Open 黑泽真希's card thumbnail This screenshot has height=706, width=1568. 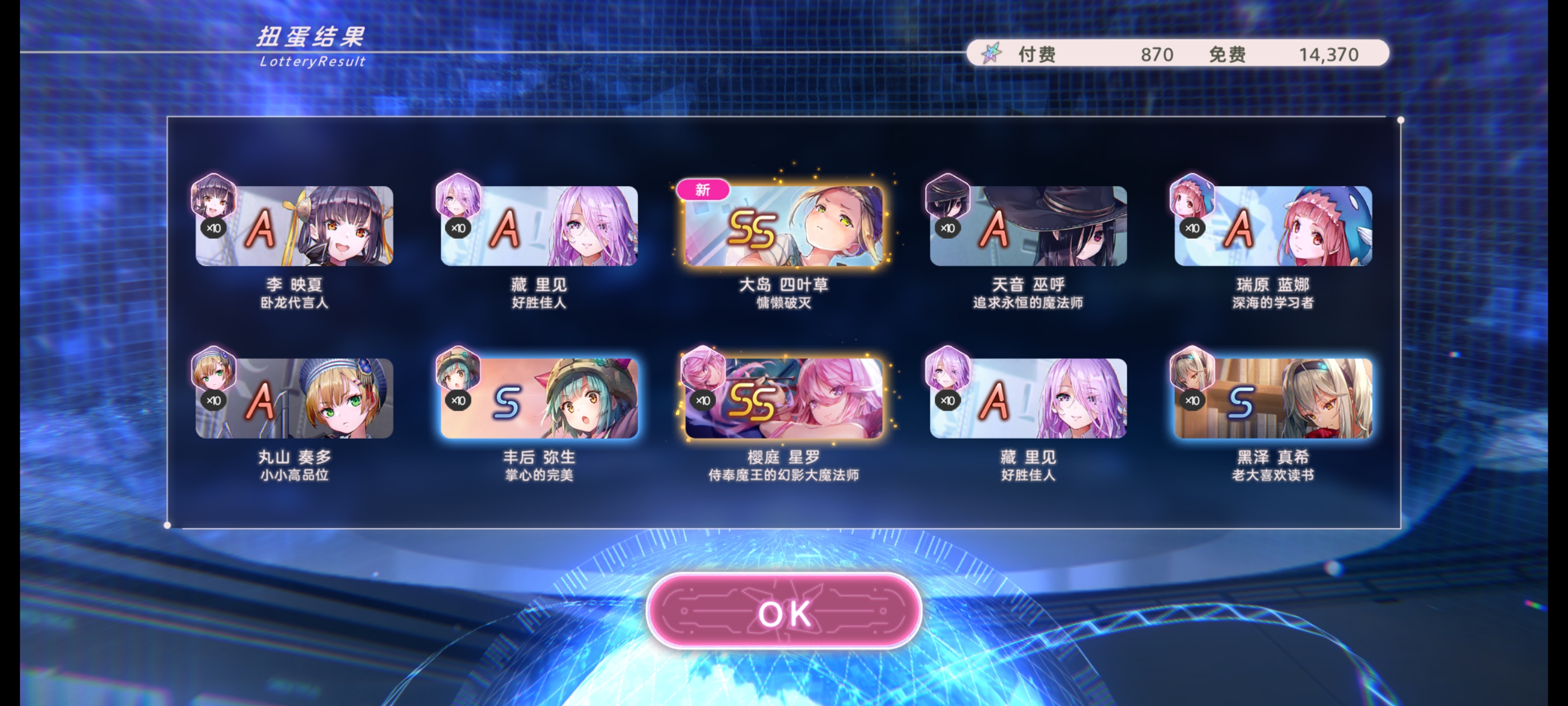tap(1275, 400)
